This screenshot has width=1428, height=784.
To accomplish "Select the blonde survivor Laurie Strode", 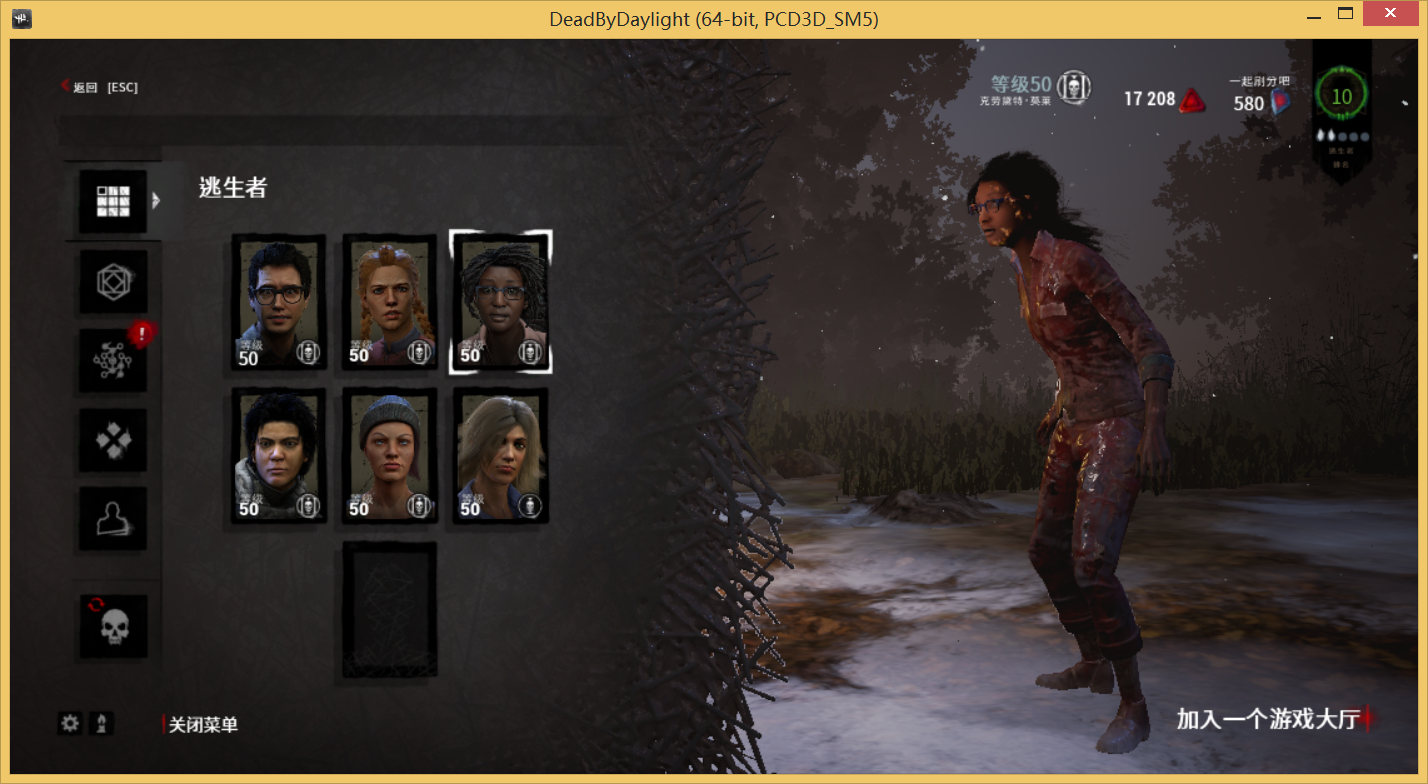I will click(x=500, y=455).
